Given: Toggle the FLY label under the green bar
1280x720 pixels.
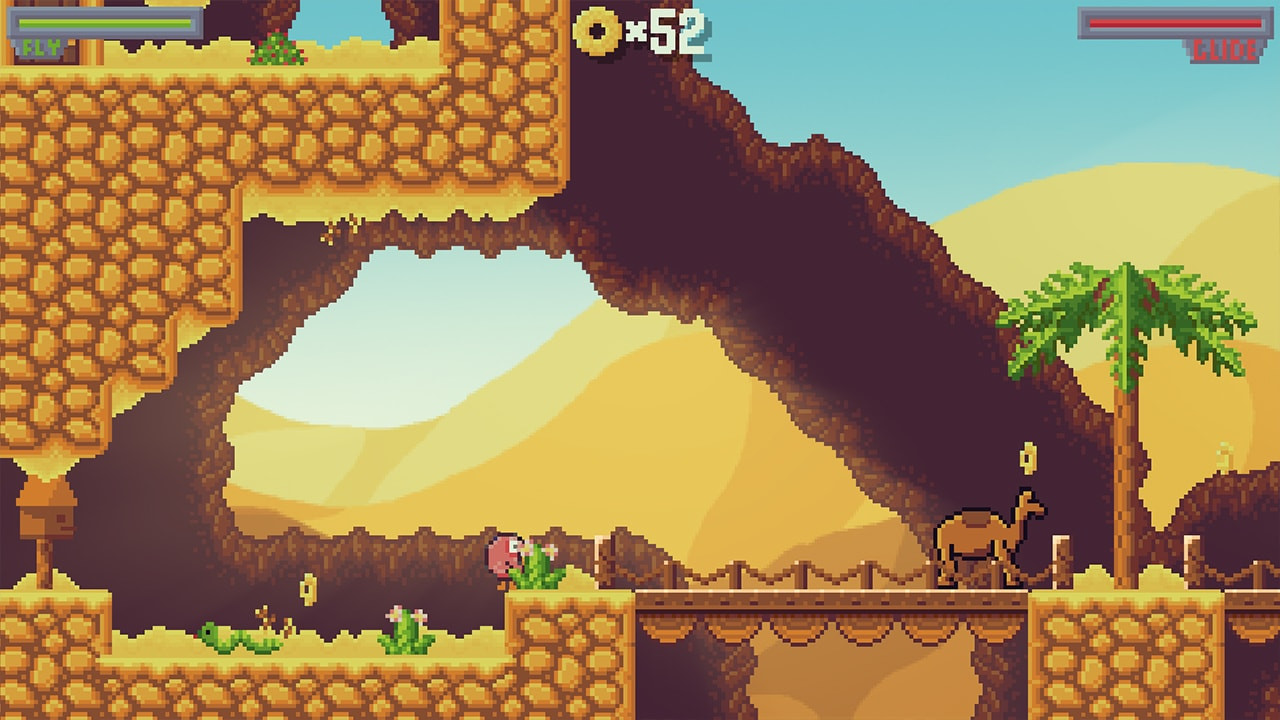Looking at the screenshot, I should click(x=30, y=44).
